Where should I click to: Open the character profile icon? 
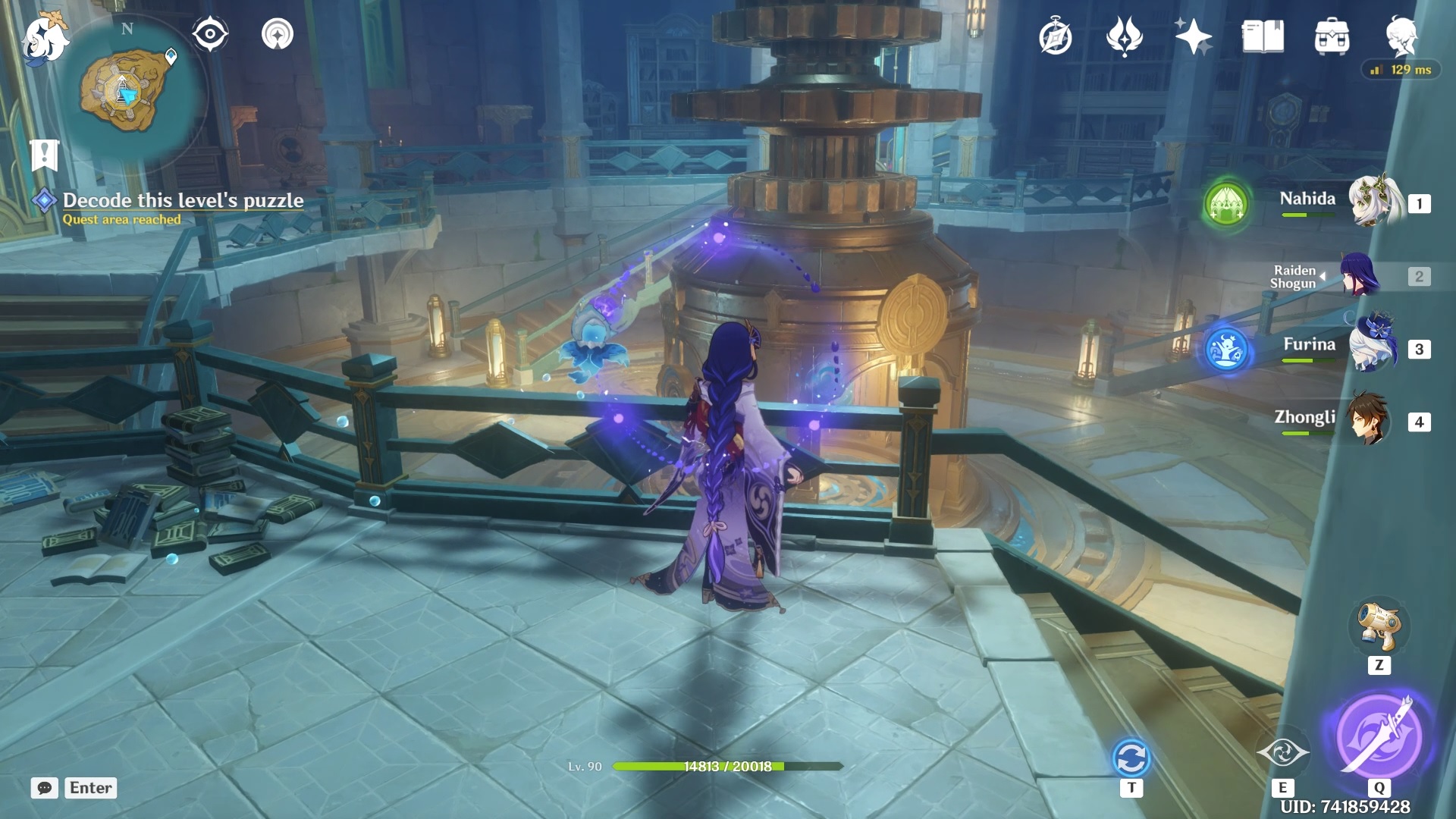(x=1401, y=35)
